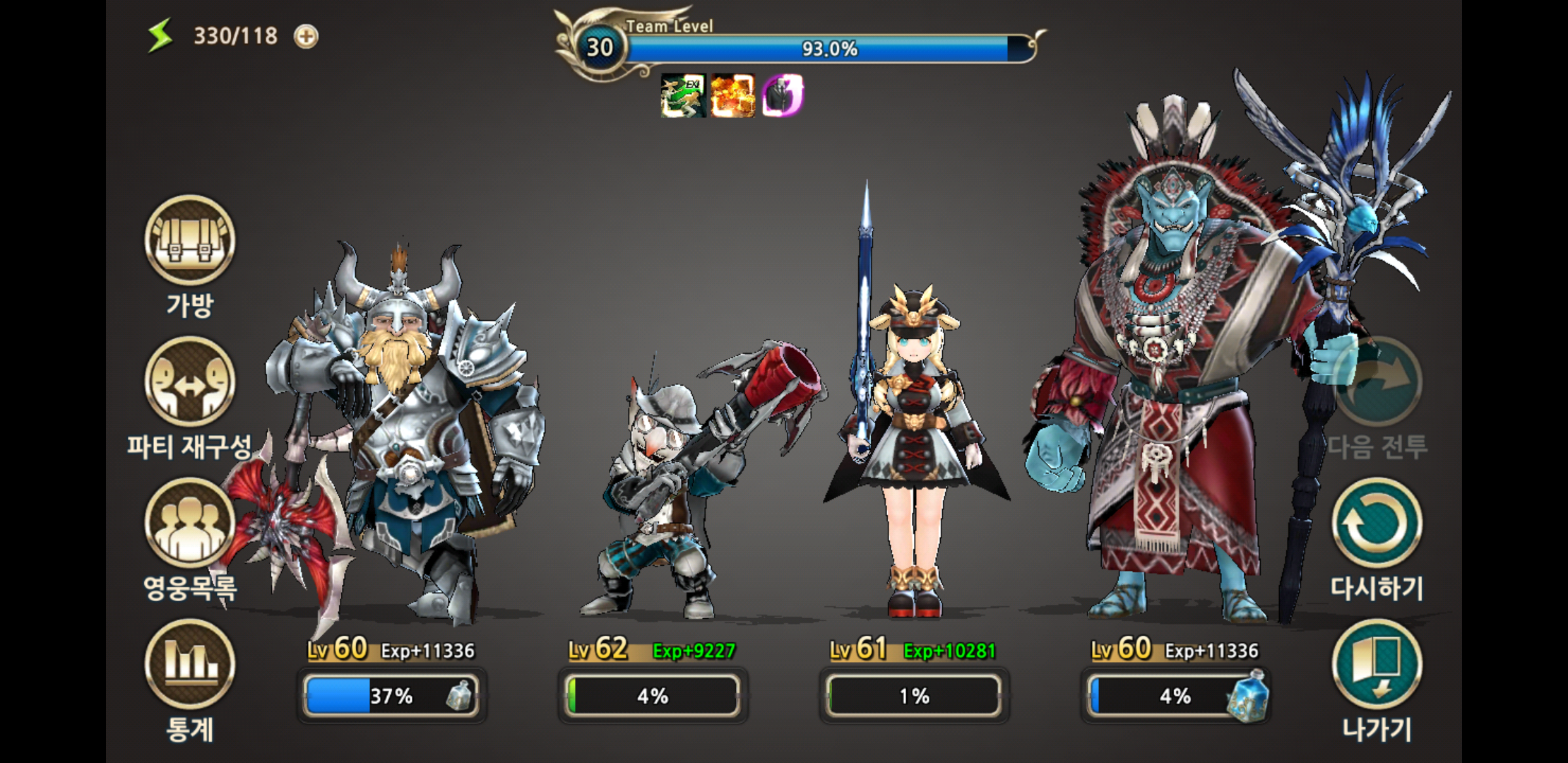Screen dimensions: 1568x763
Task: Open the 영웅목록 hero list
Action: pos(189,524)
